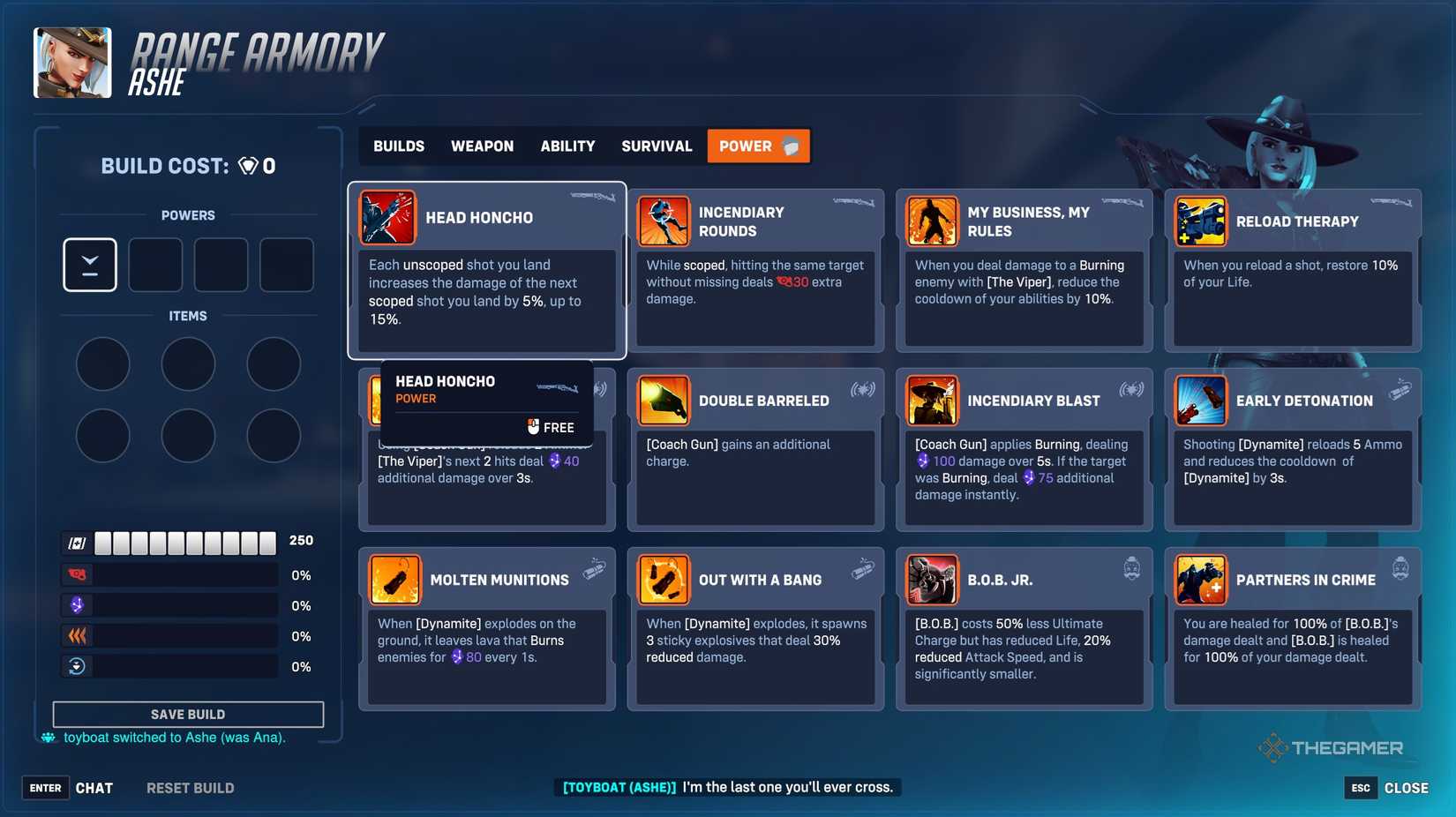Select the B.O.B. Jr. power icon
1456x817 pixels.
coord(933,580)
